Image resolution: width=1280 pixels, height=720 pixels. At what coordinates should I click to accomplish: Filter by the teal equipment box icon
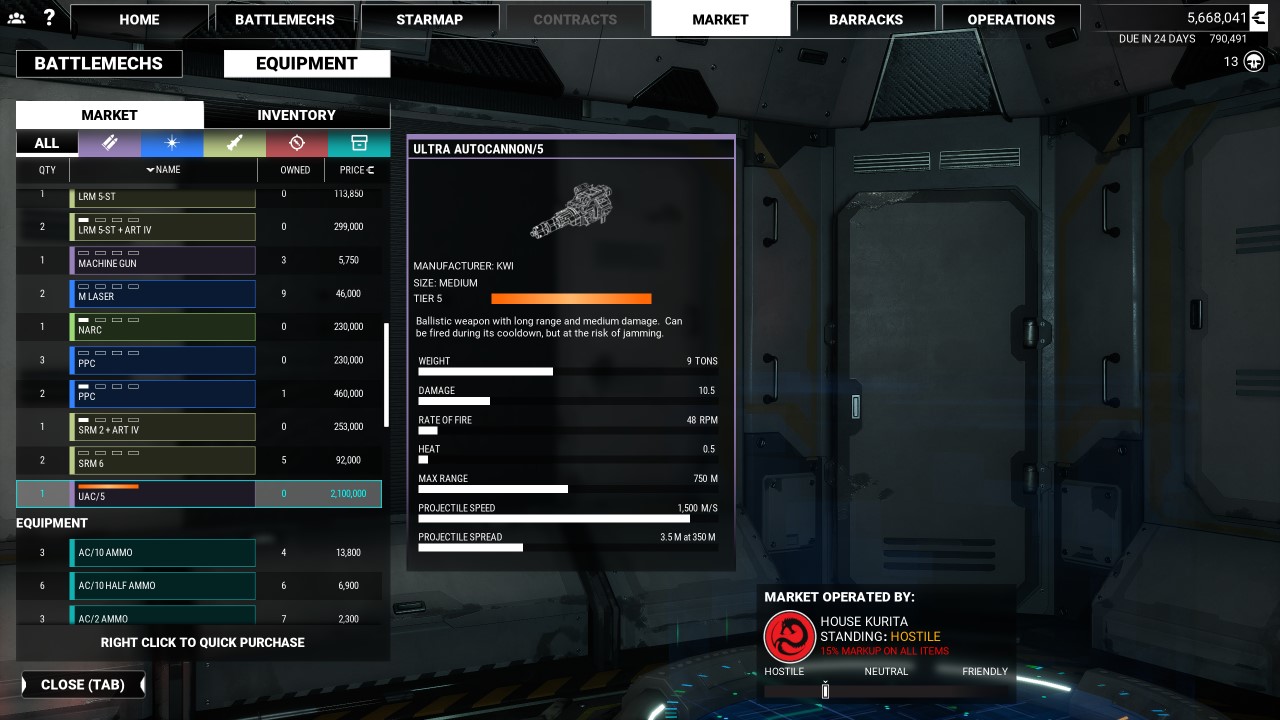[358, 143]
